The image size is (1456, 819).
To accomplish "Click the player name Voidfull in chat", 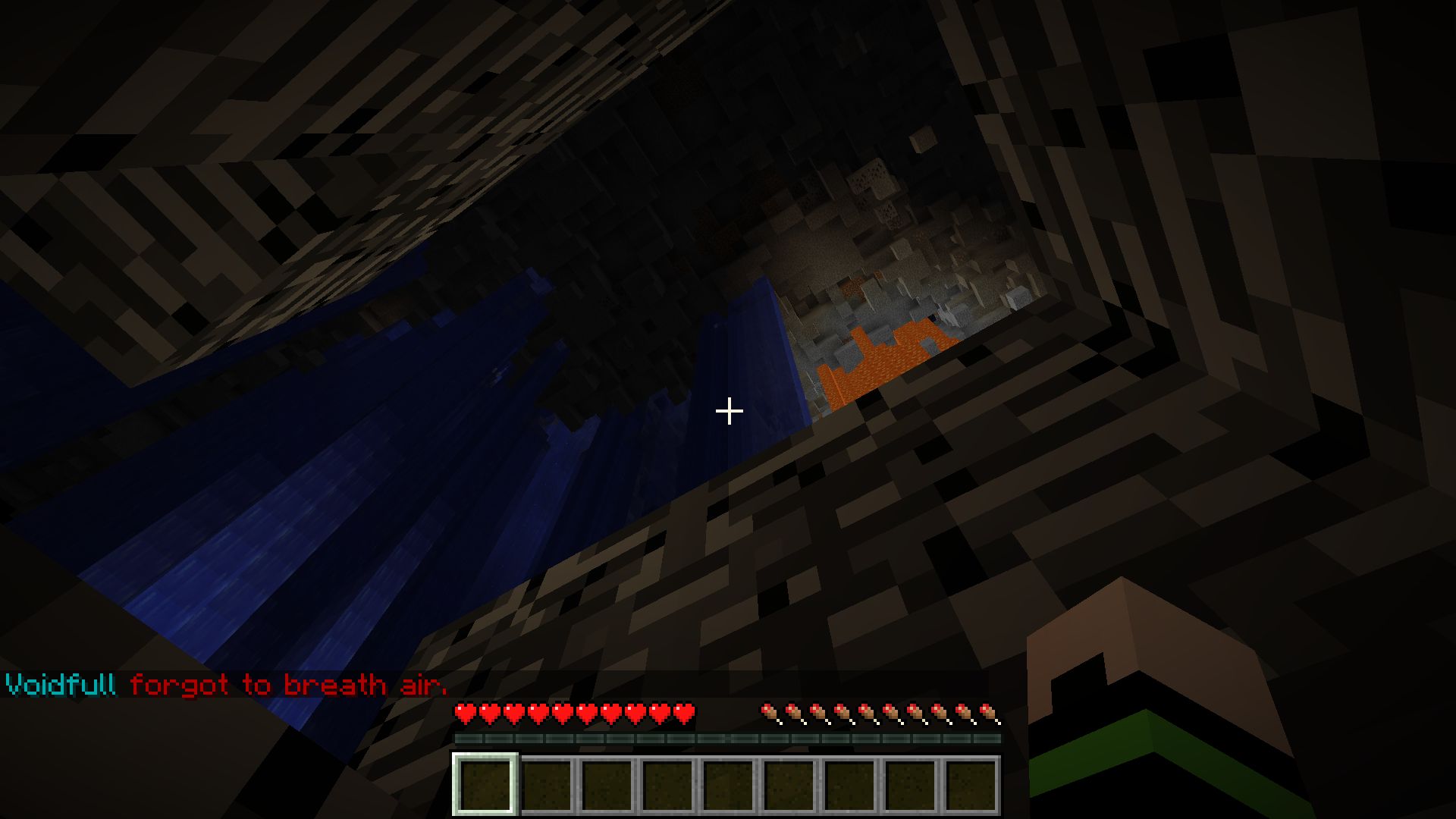I will coord(59,684).
